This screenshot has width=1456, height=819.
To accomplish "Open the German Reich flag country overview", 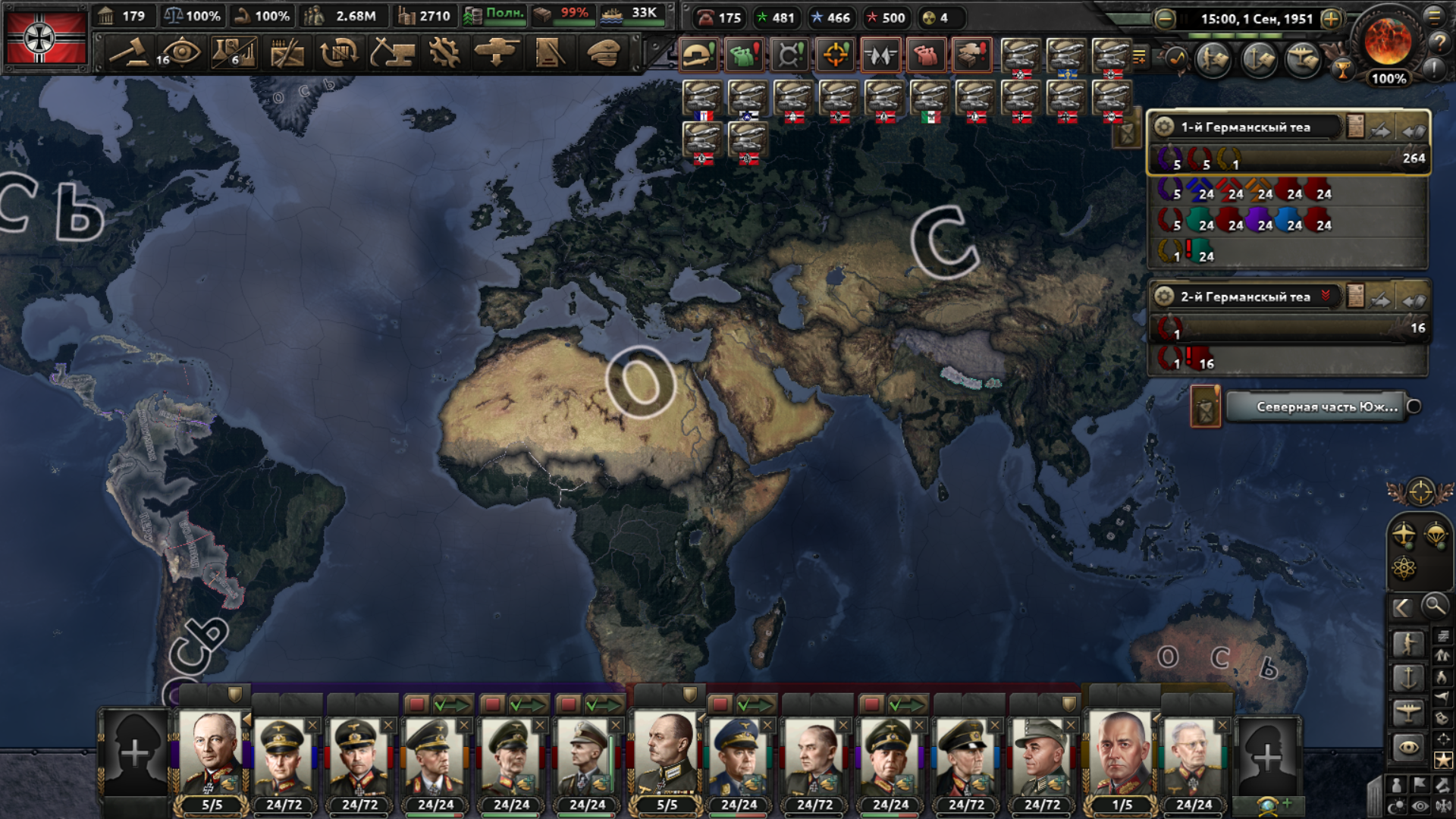I will click(x=45, y=38).
